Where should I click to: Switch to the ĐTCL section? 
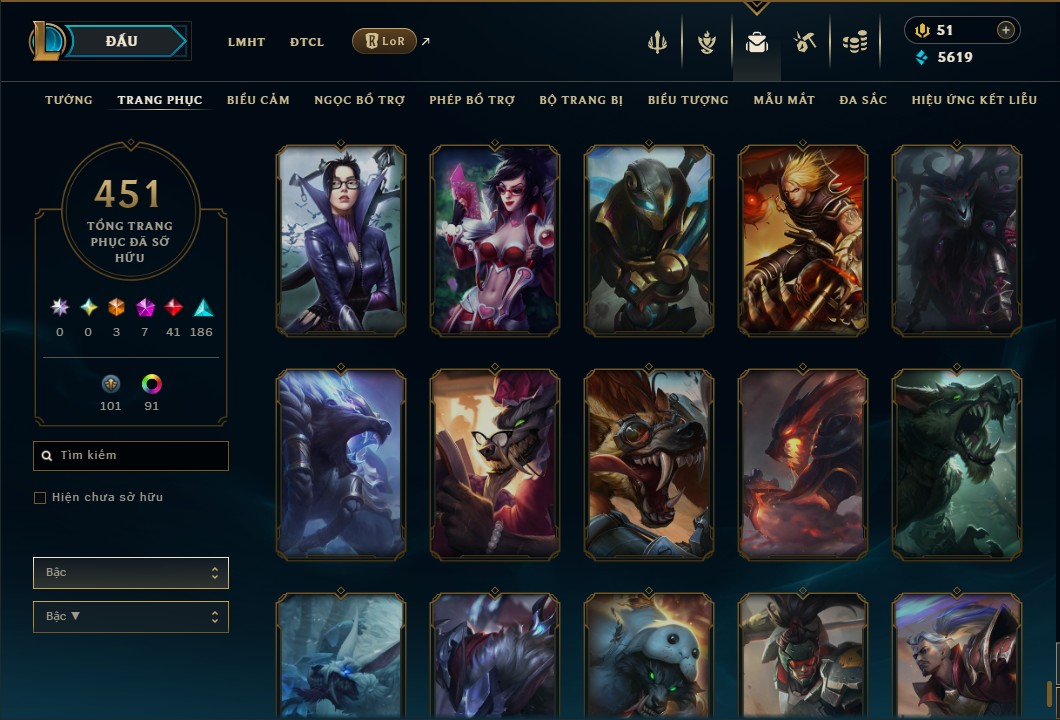pyautogui.click(x=307, y=42)
